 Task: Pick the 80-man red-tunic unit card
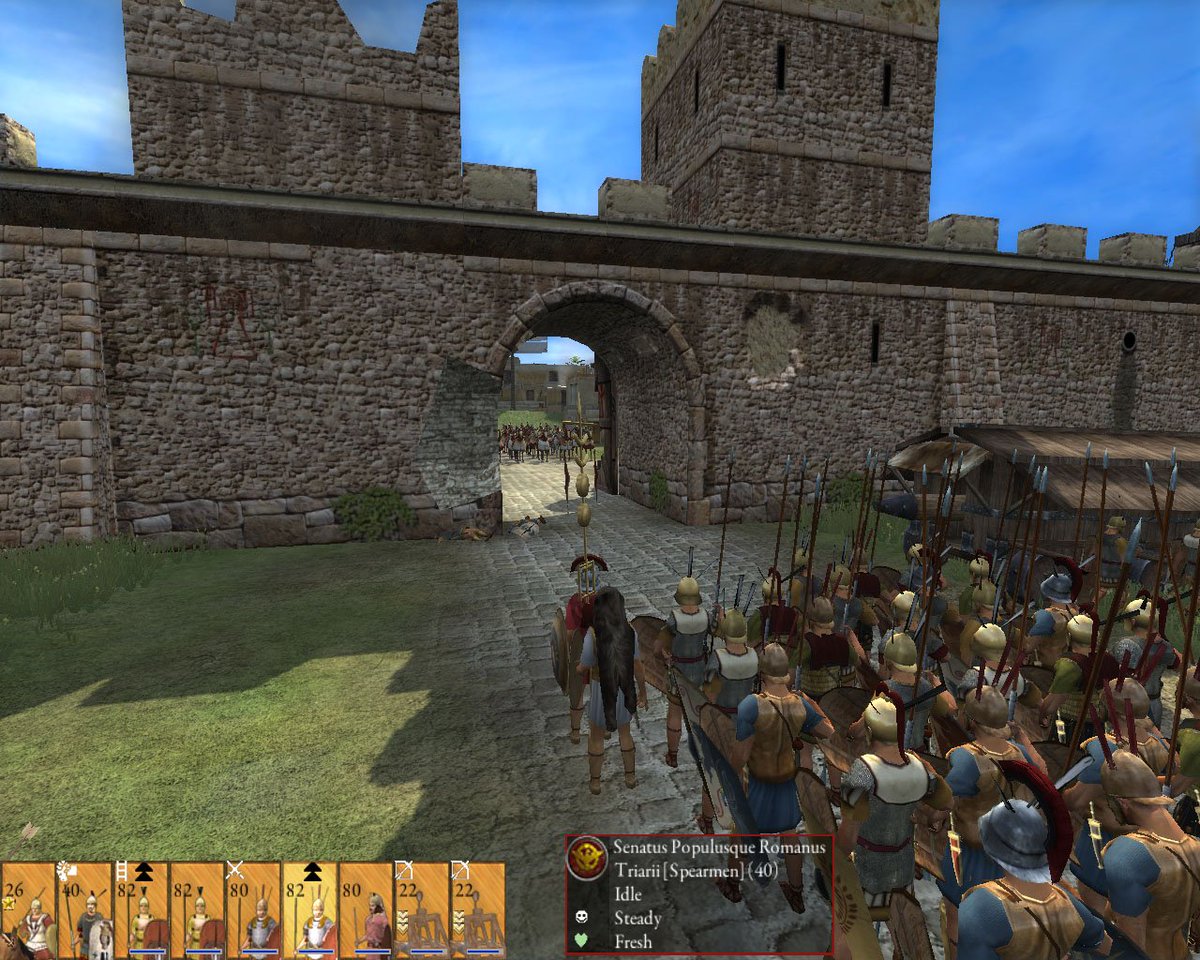(x=364, y=912)
